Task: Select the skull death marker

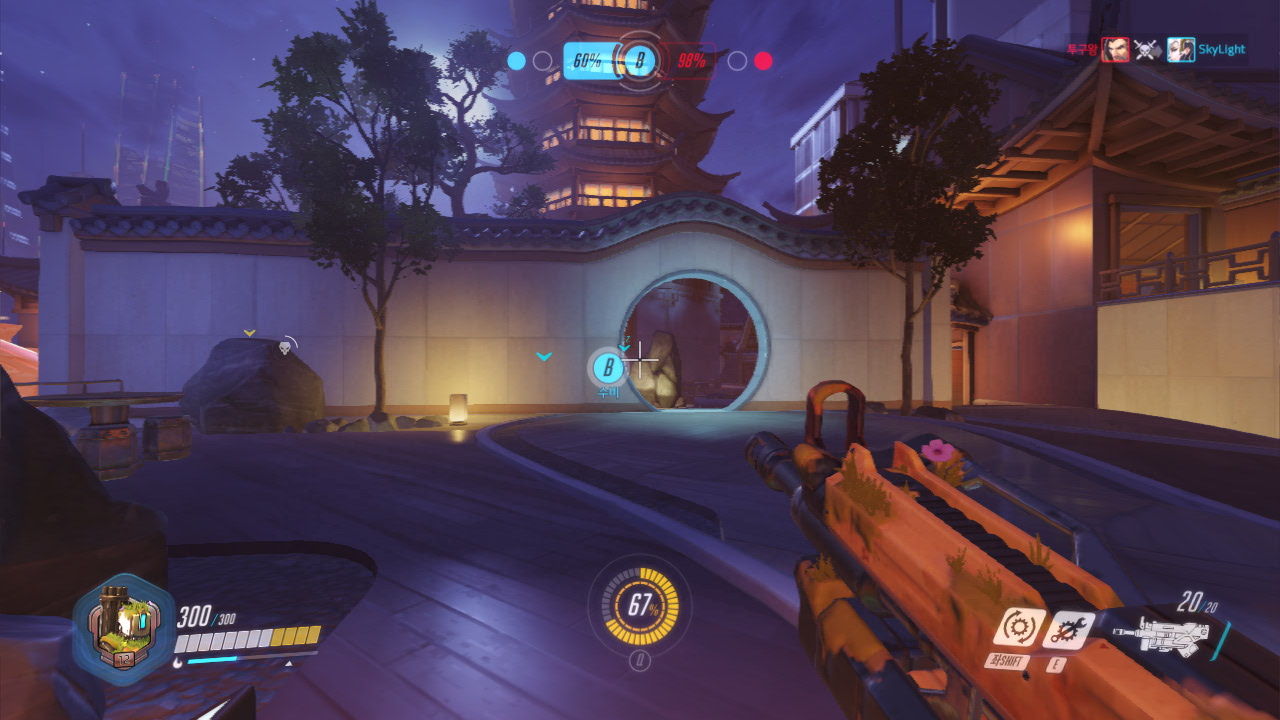Action: (284, 346)
